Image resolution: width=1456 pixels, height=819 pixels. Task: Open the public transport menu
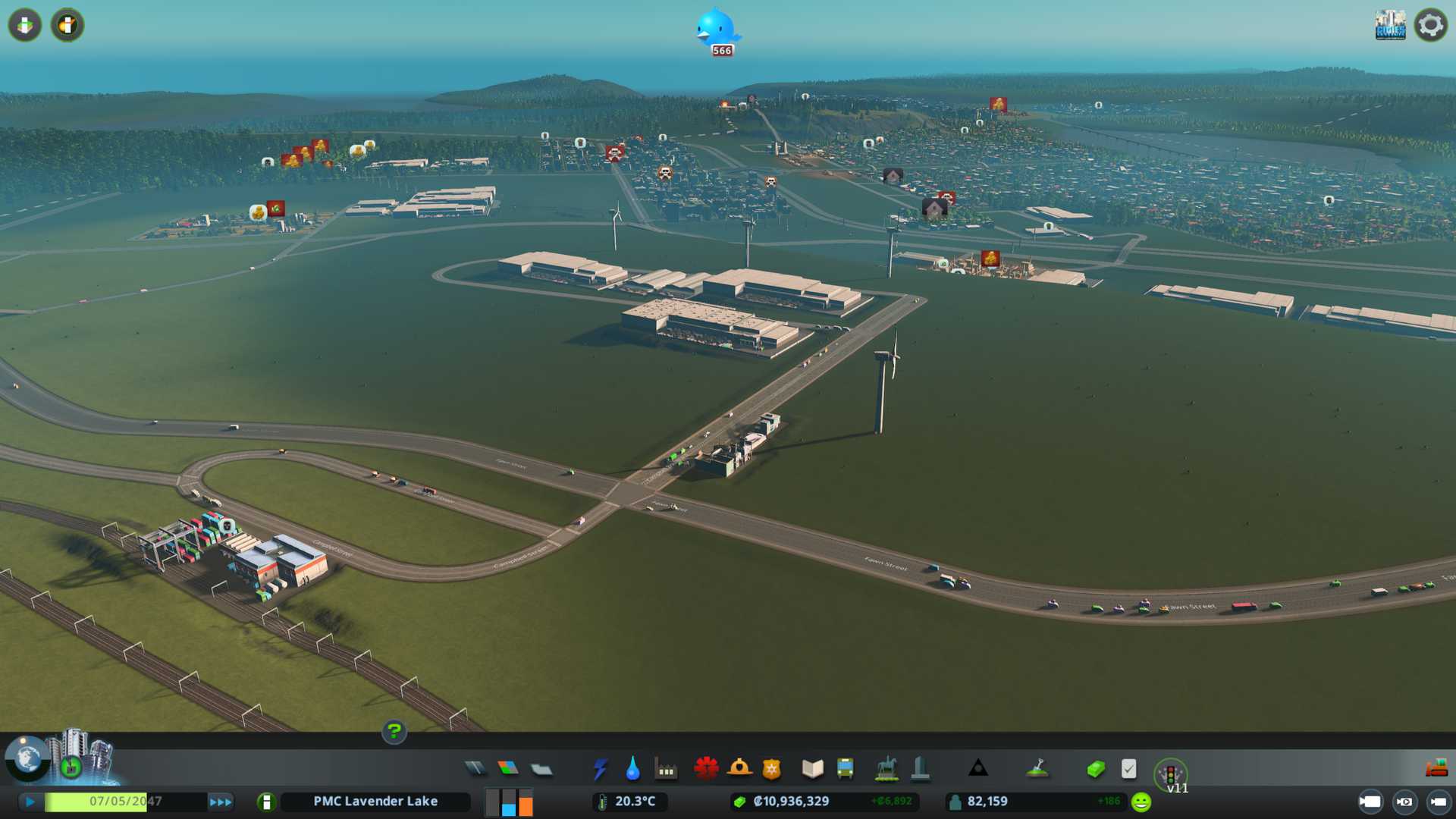click(x=845, y=769)
